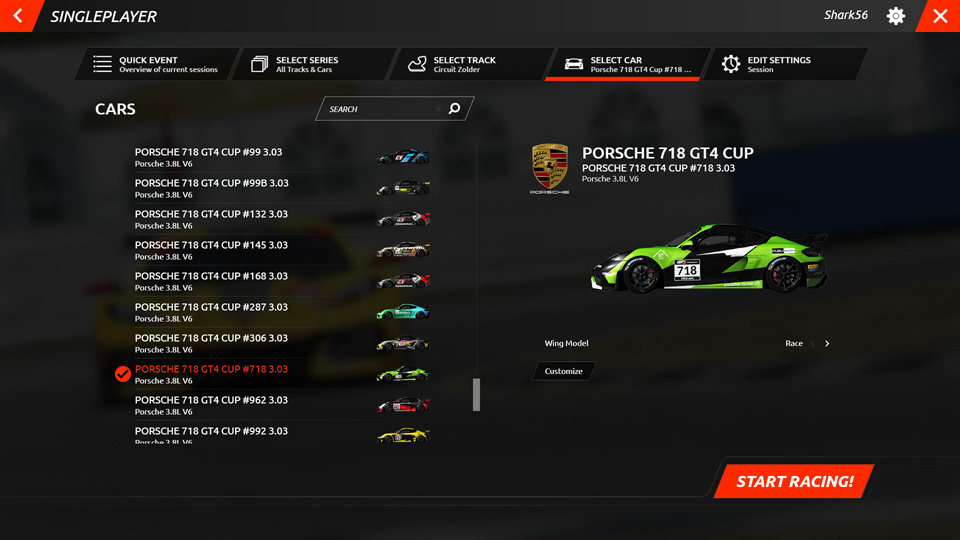Cycle Wing Model to next option

[827, 344]
